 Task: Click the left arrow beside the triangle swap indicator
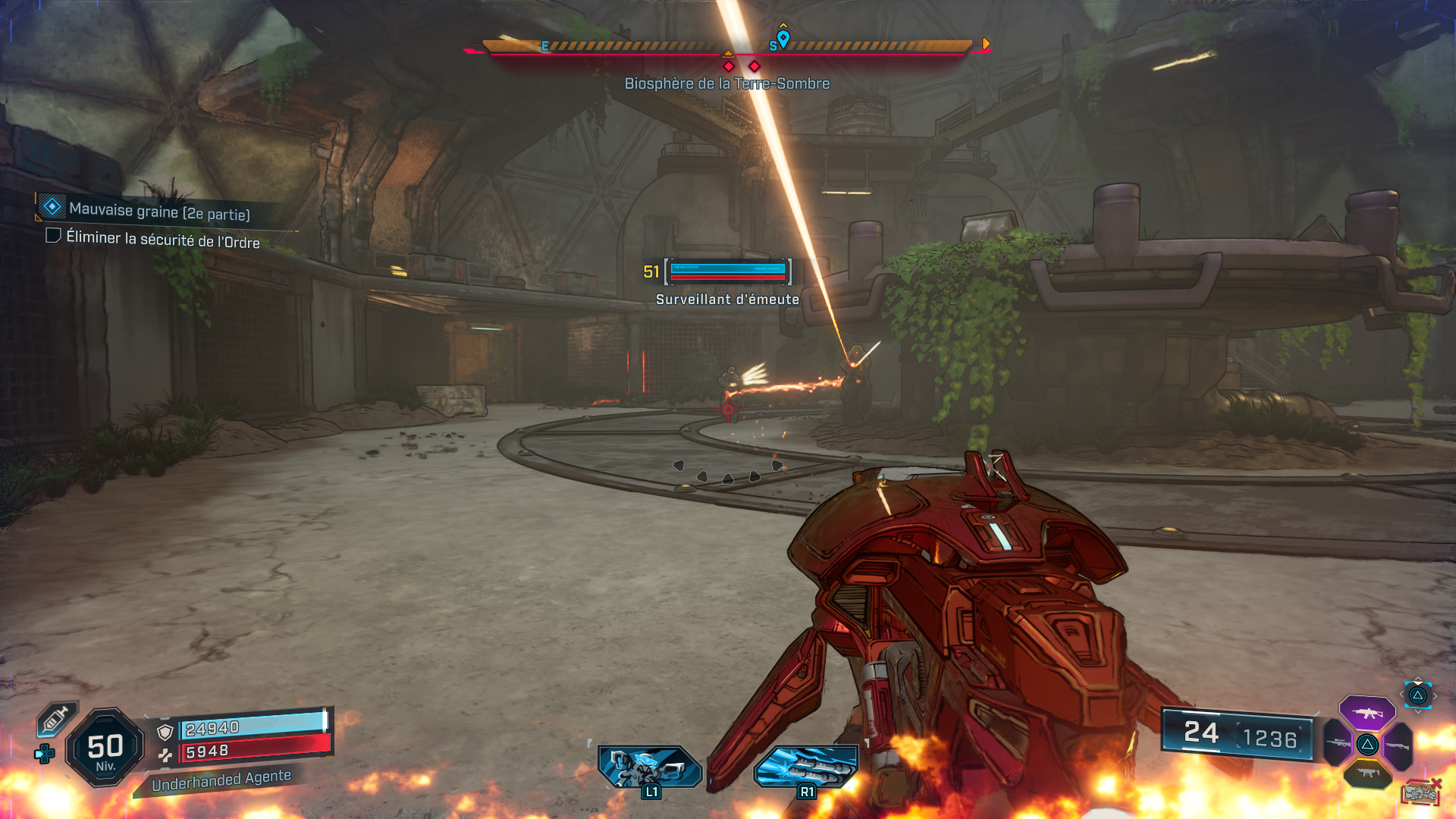coord(1402,693)
